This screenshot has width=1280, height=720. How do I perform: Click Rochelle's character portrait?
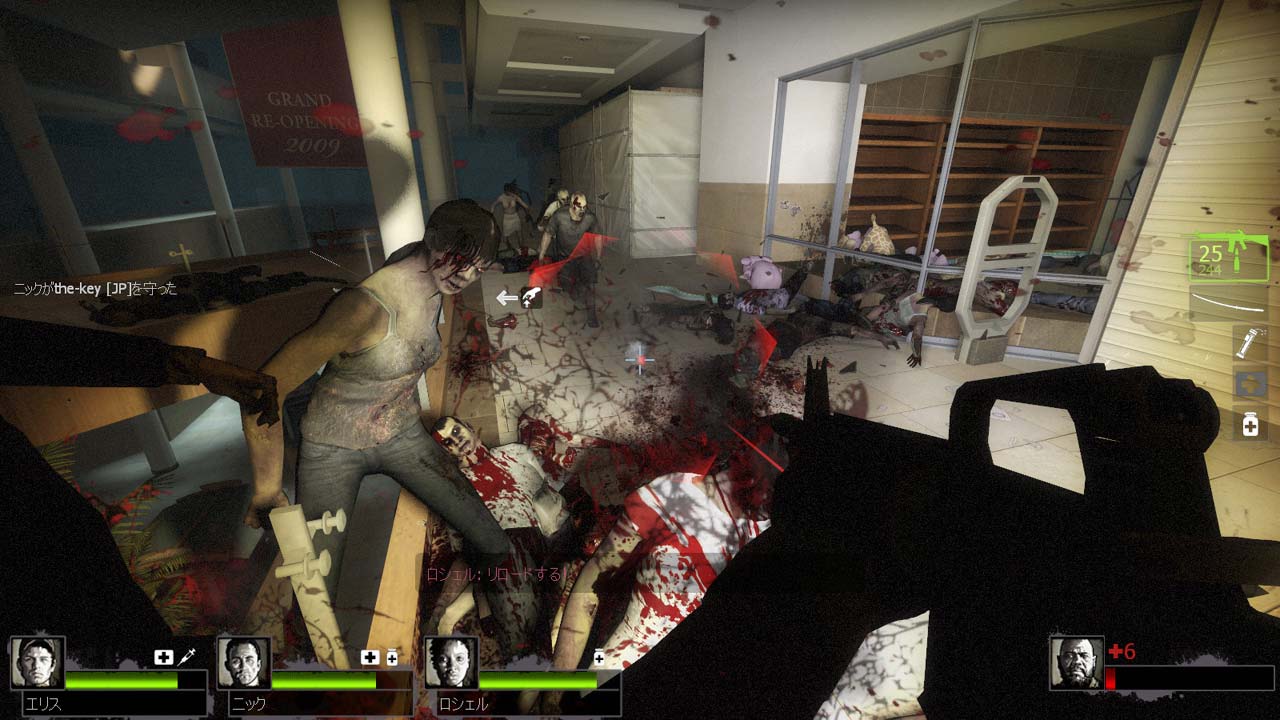tap(451, 663)
